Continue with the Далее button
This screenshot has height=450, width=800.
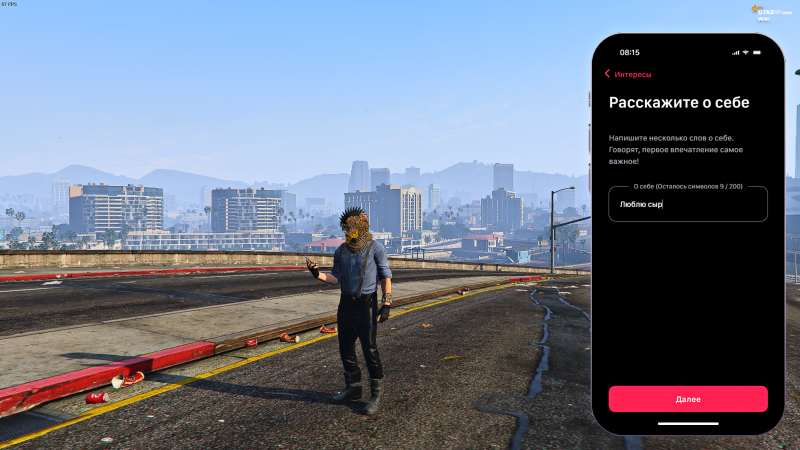point(688,399)
